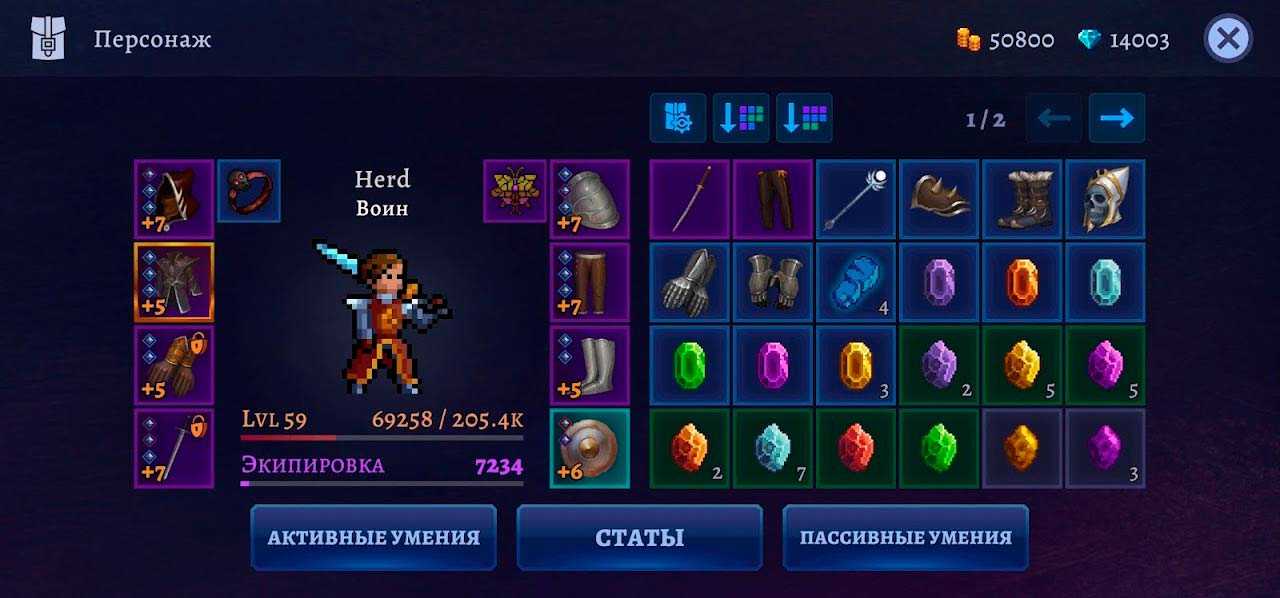Go to the next inventory page

pyautogui.click(x=1116, y=118)
